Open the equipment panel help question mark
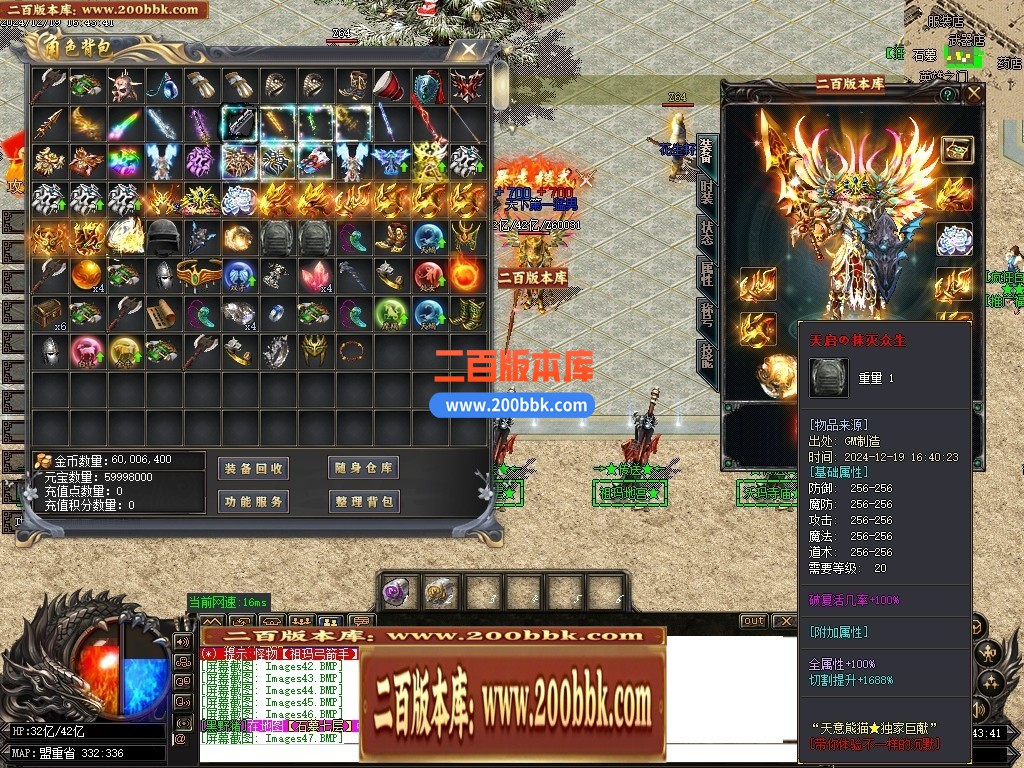The height and width of the screenshot is (768, 1024). [x=947, y=94]
